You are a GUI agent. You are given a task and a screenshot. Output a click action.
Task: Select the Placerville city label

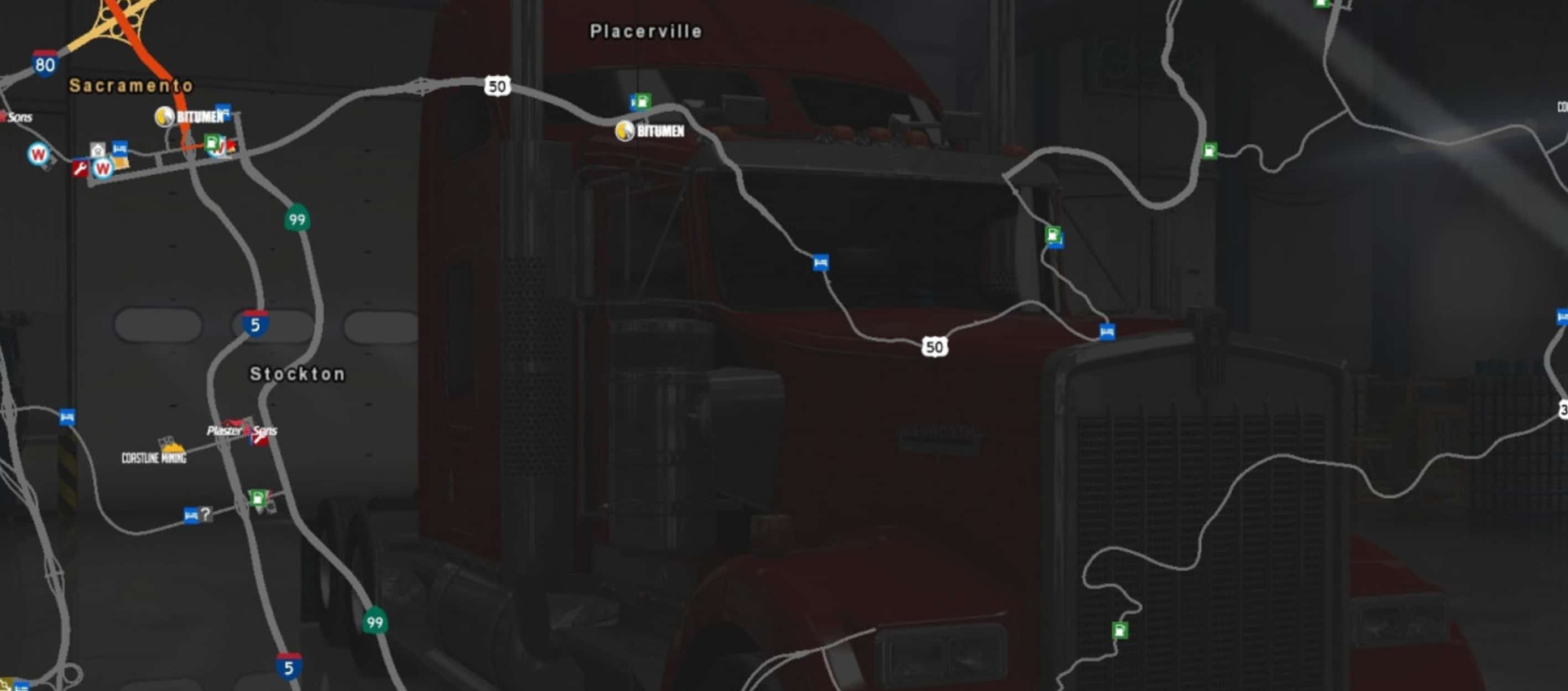point(646,31)
